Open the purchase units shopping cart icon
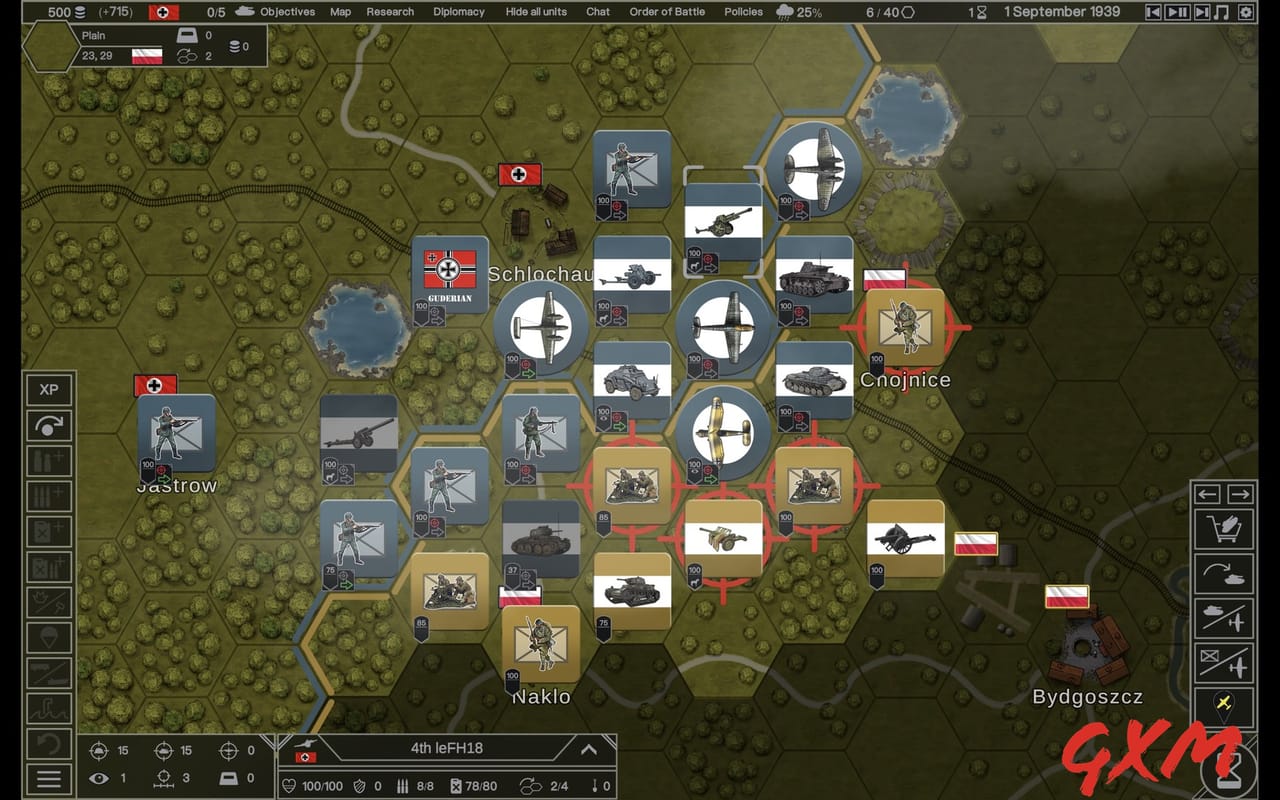1280x800 pixels. coord(1224,529)
